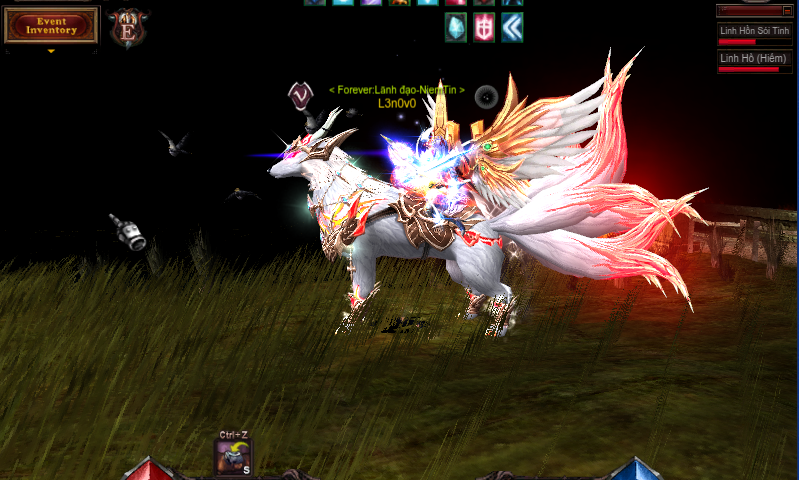Activate the skill icon above the S slot
The height and width of the screenshot is (480, 799).
232,456
